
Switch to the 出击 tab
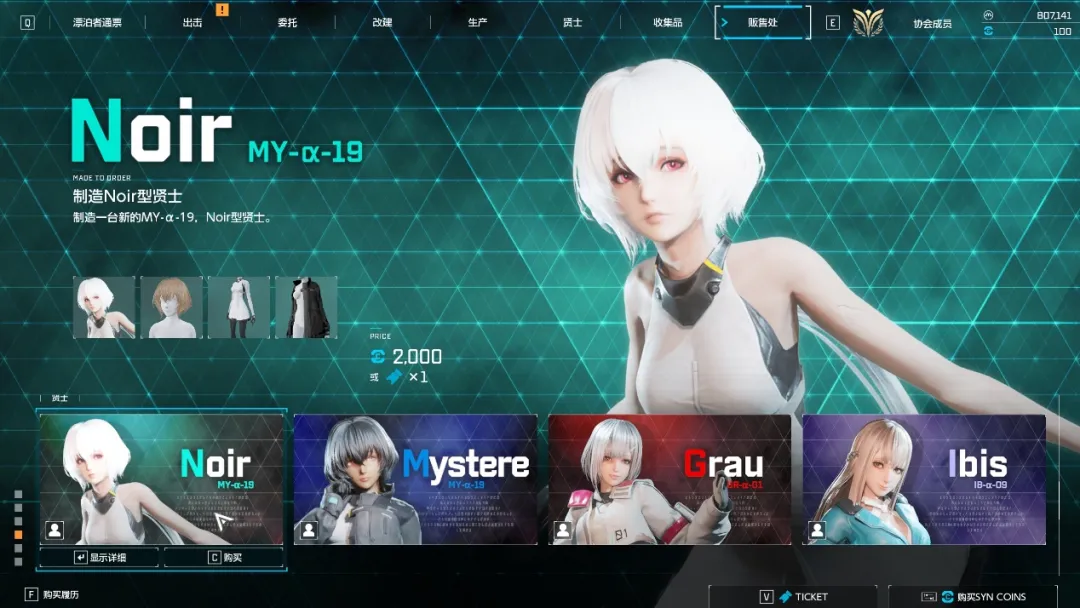pos(193,22)
